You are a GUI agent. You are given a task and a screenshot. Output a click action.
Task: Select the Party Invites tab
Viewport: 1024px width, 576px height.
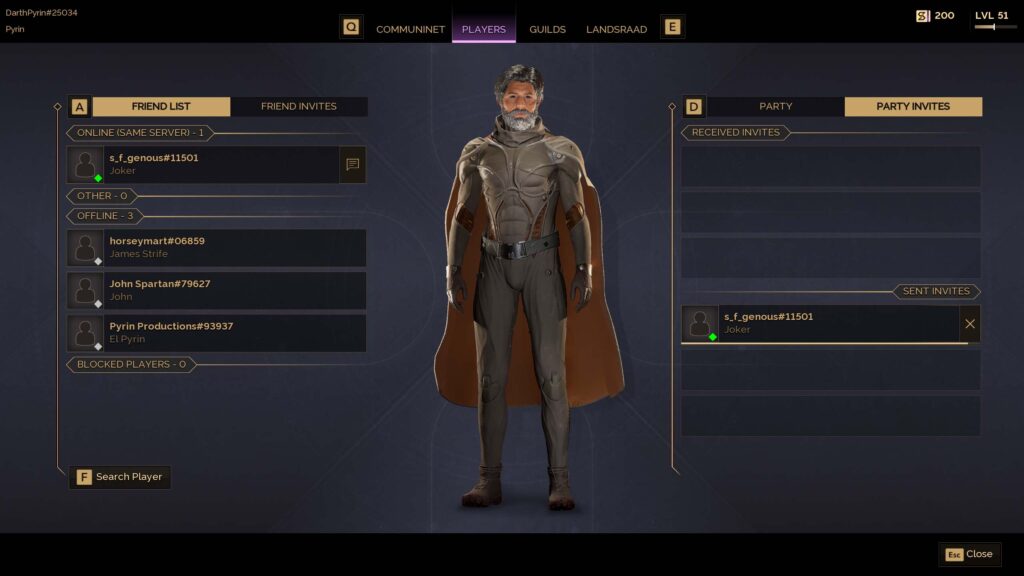913,106
